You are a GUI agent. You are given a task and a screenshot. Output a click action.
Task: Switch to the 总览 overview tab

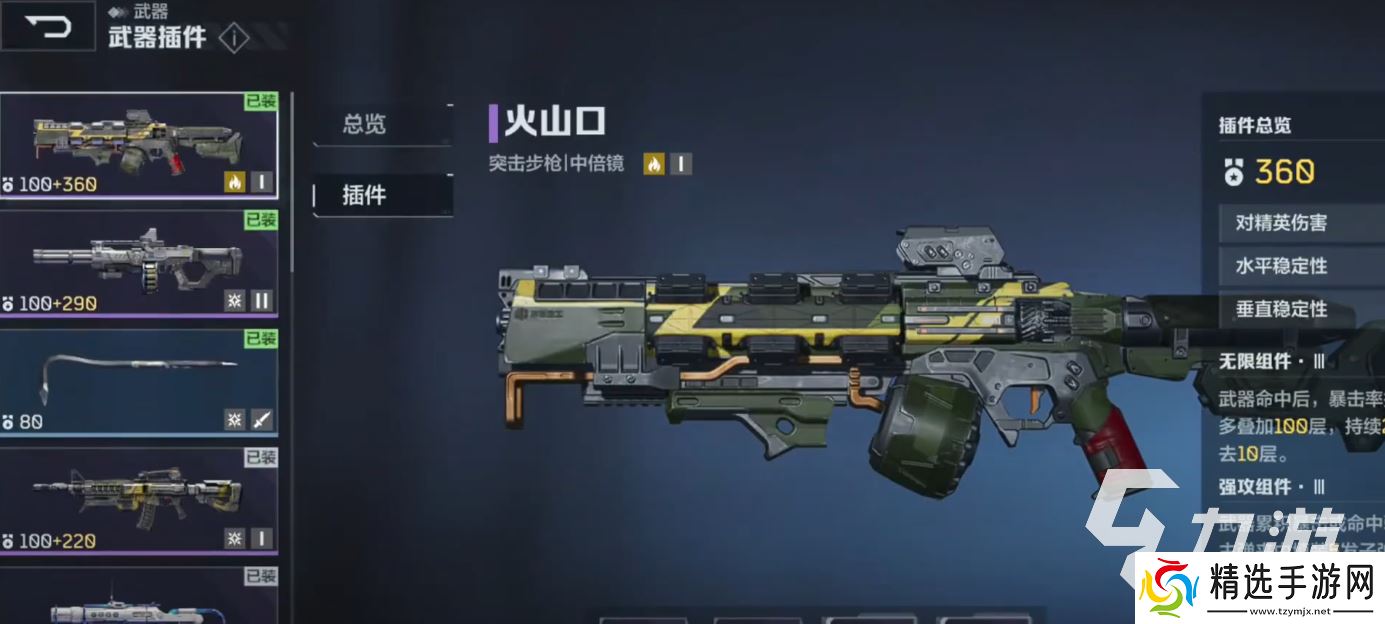pos(365,124)
